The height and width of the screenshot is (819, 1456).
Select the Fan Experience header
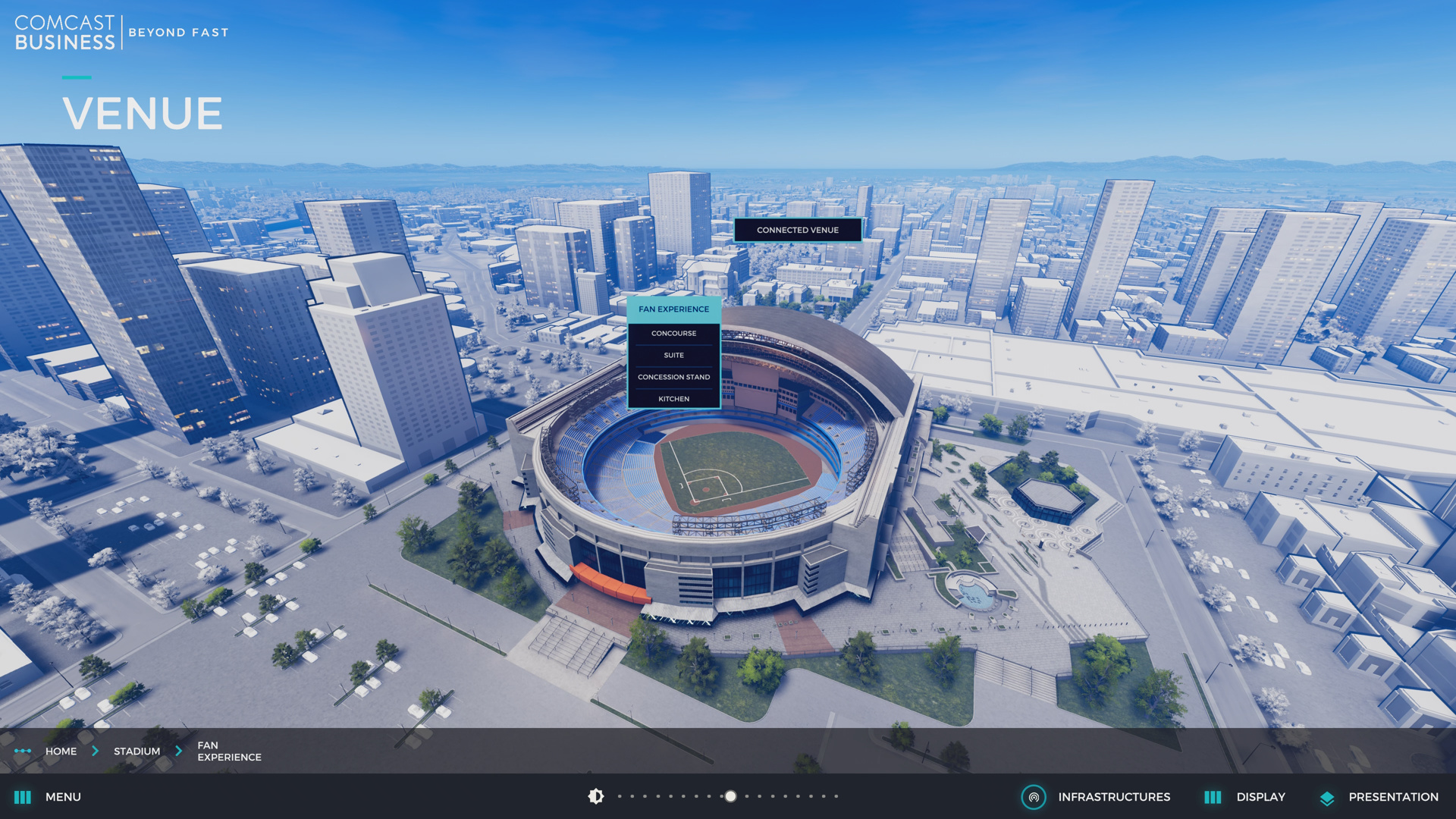[x=673, y=309]
